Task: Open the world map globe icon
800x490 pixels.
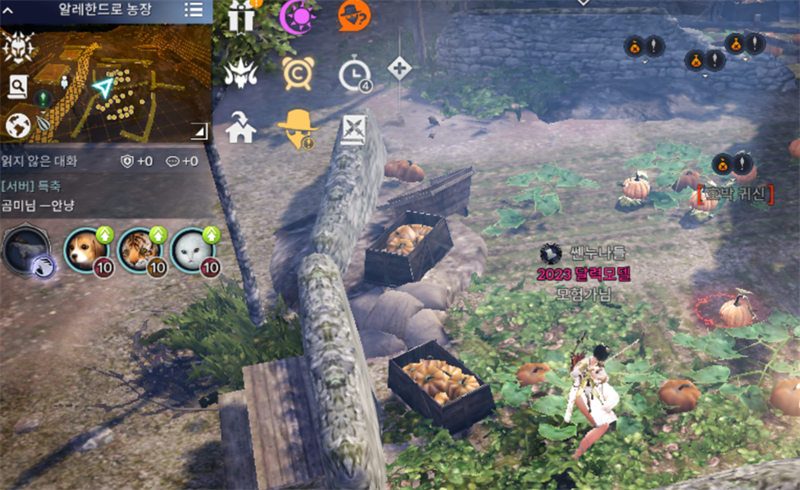Action: (17, 125)
